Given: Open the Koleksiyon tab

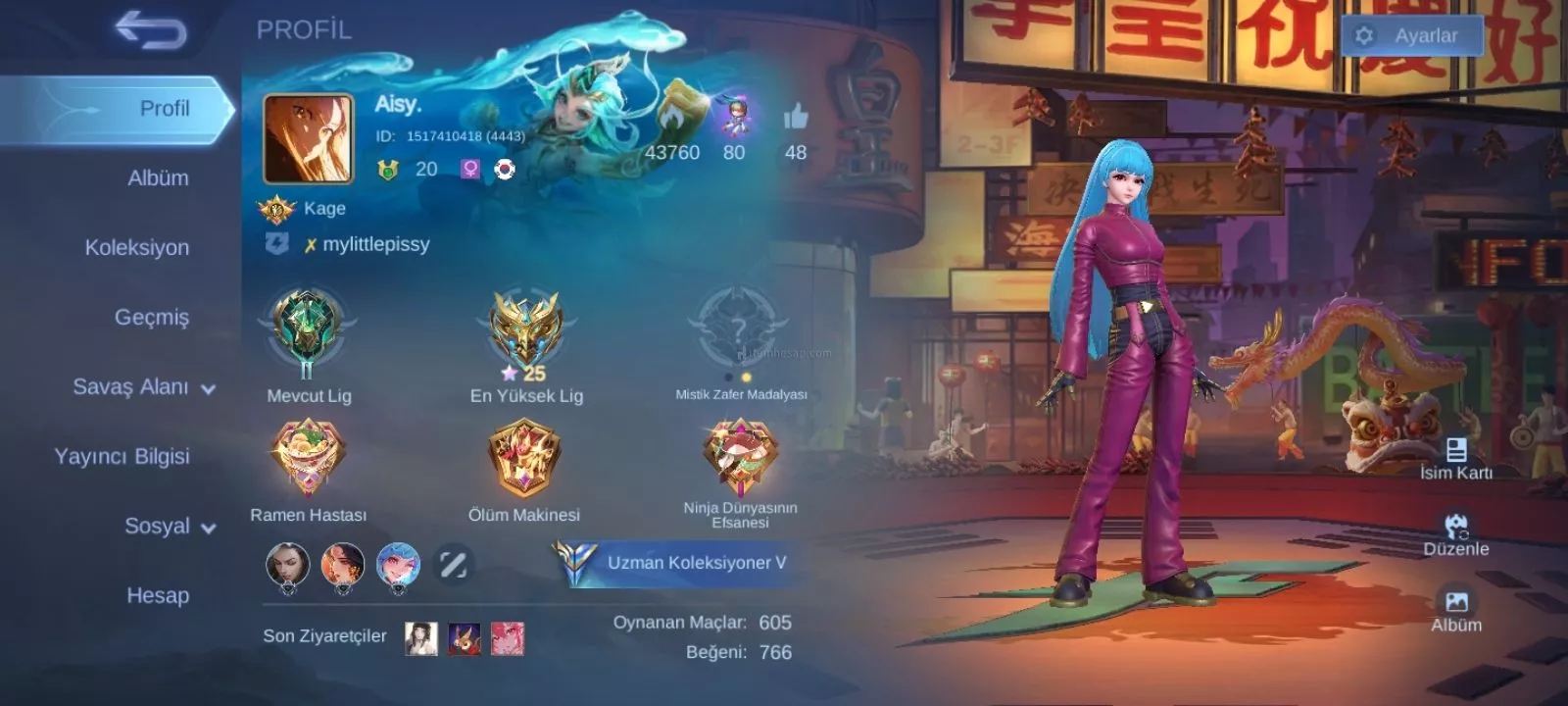Looking at the screenshot, I should click(x=137, y=248).
